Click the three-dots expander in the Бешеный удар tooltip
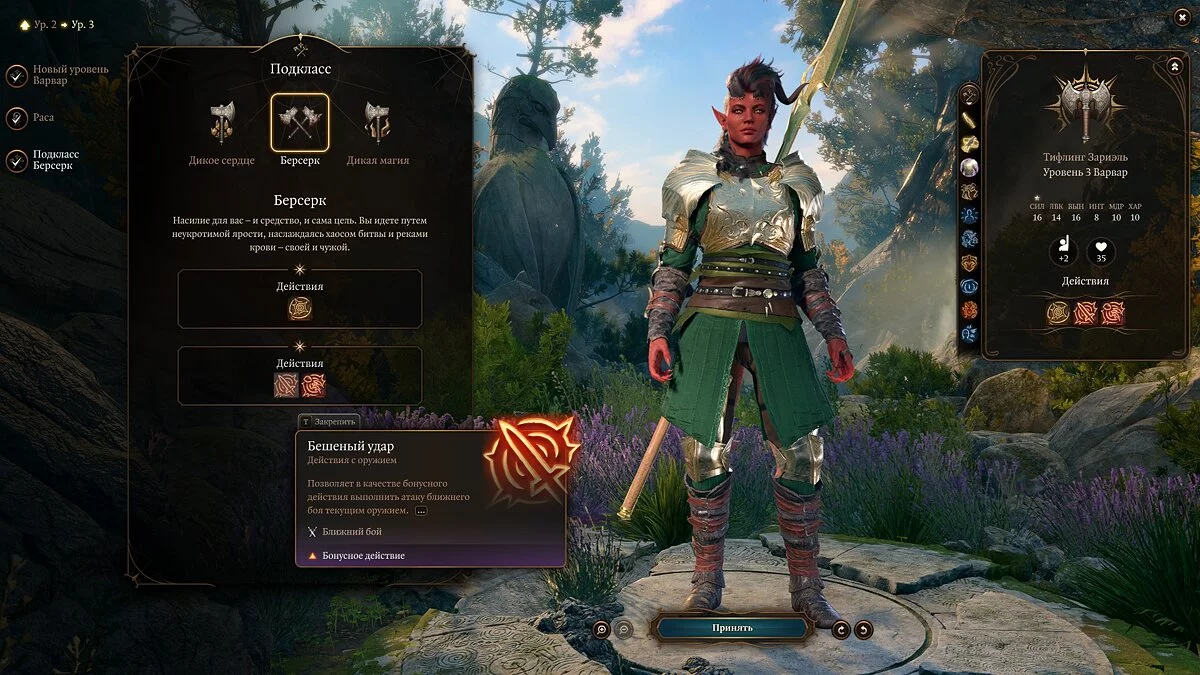The height and width of the screenshot is (675, 1200). [420, 510]
